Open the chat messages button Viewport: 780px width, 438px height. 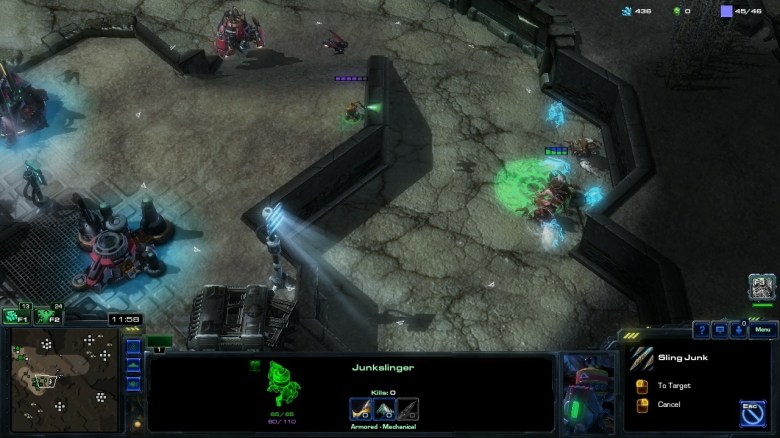point(720,330)
